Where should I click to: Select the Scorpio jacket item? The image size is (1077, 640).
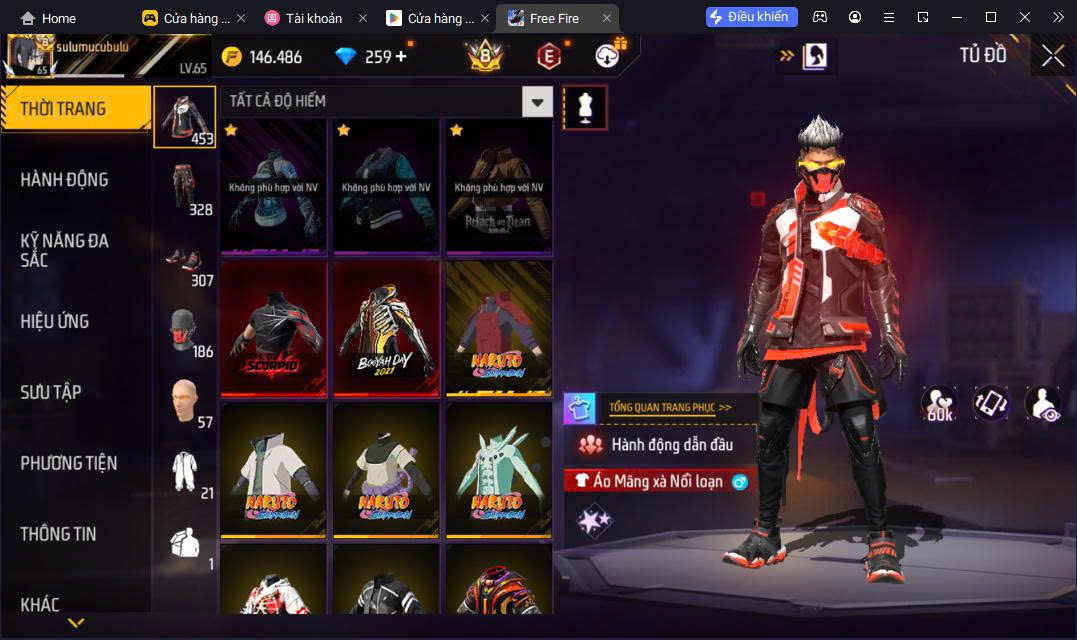pyautogui.click(x=274, y=331)
